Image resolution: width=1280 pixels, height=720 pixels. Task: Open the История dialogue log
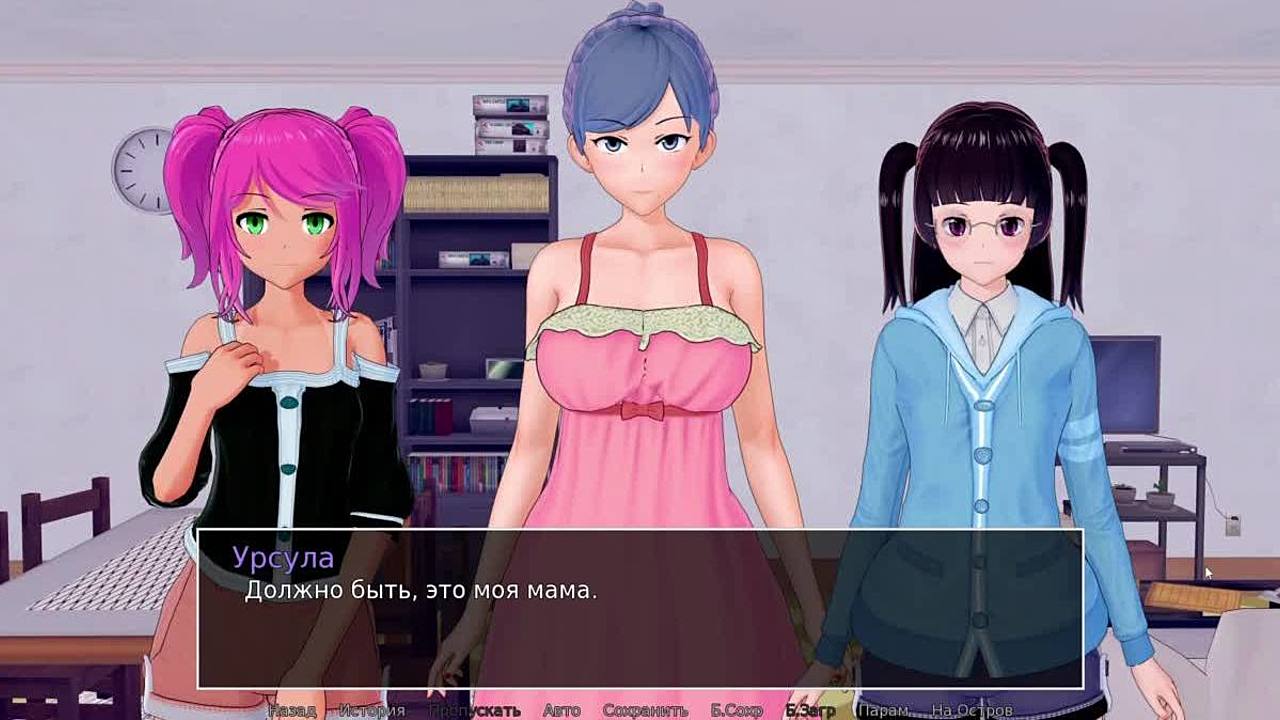pyautogui.click(x=371, y=711)
